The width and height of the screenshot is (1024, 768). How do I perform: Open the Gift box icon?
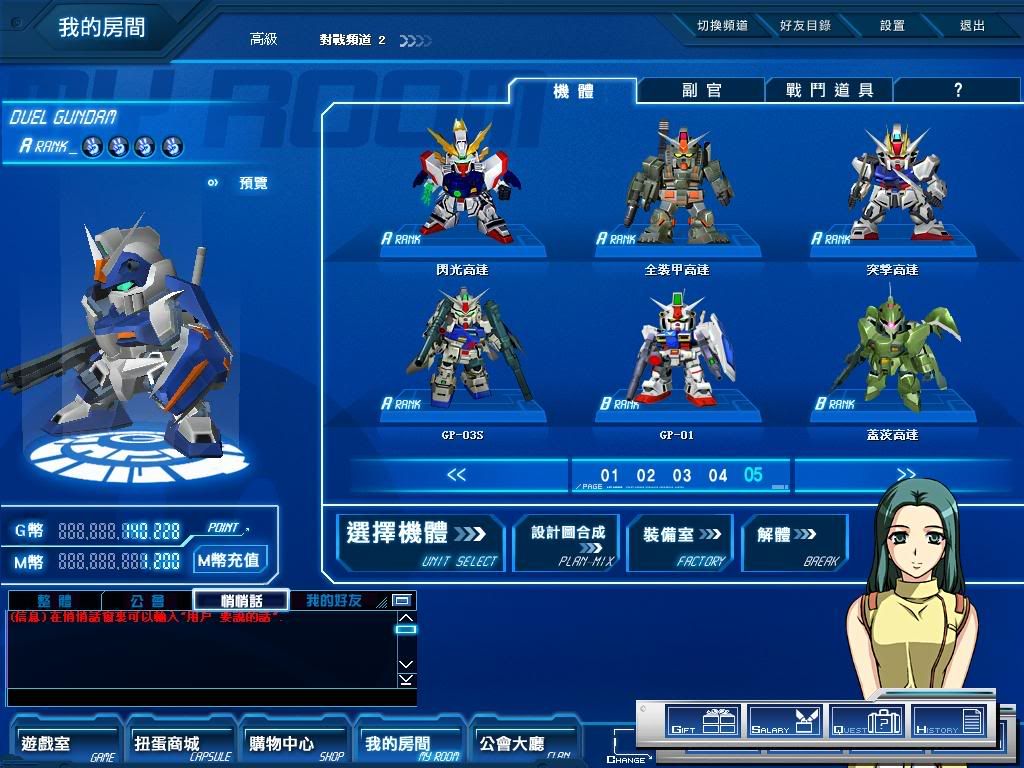[702, 721]
